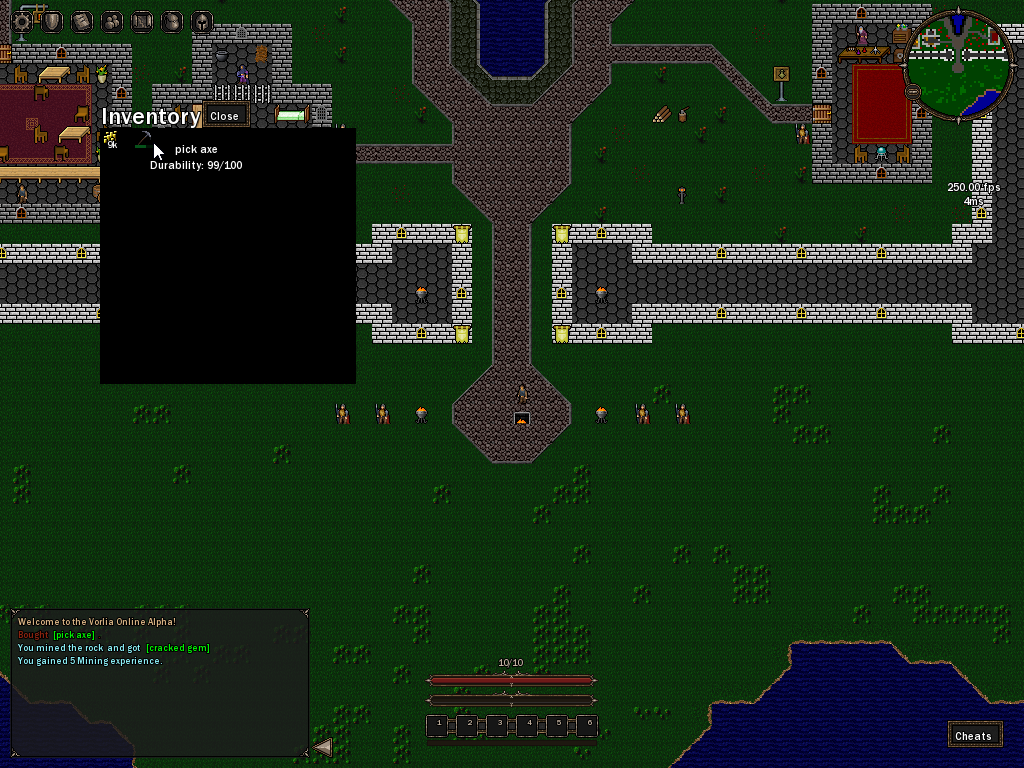Viewport: 1024px width, 768px height.
Task: Click the gold coins stack in inventory
Action: 111,140
